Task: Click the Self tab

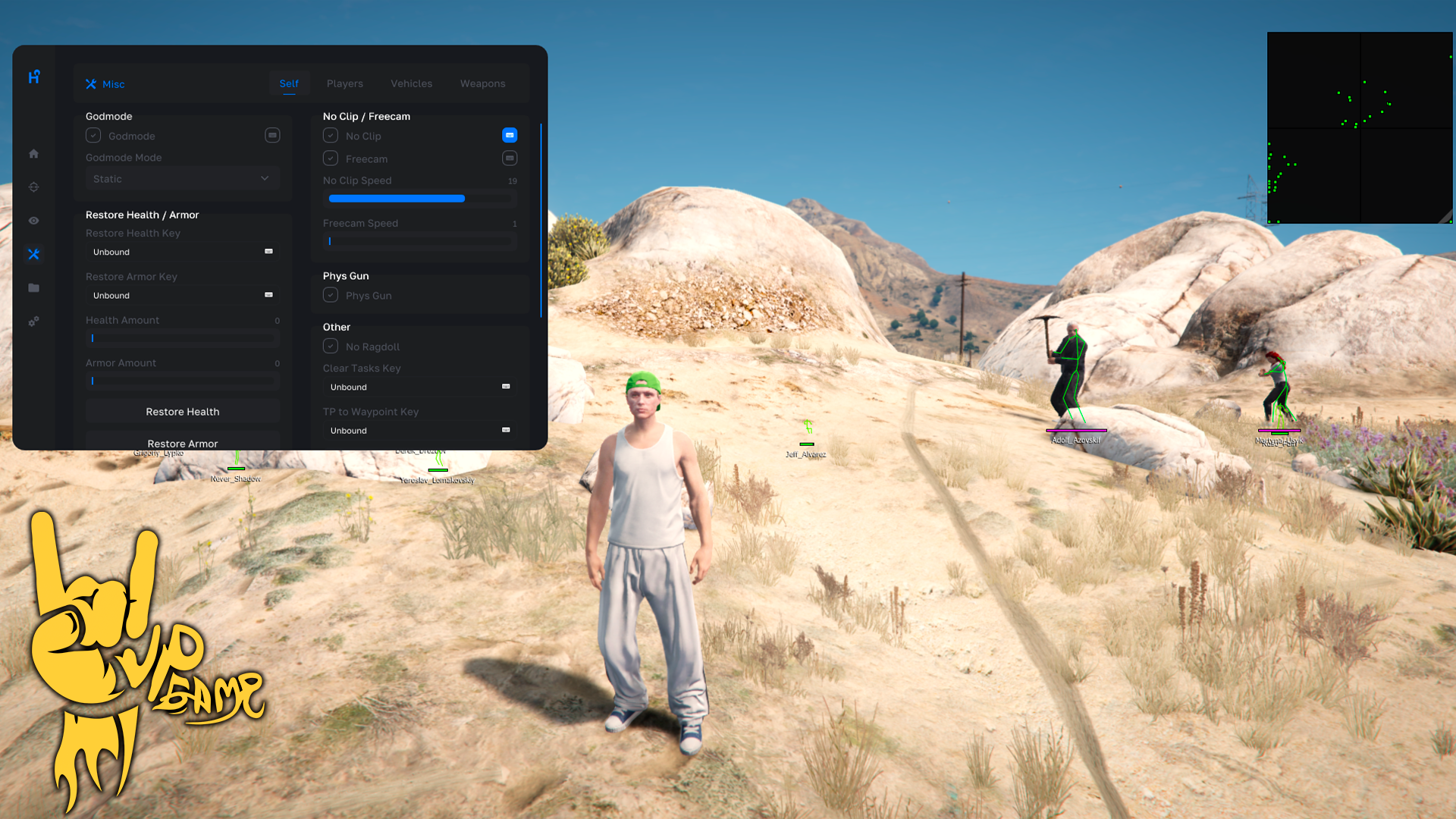Action: (289, 83)
